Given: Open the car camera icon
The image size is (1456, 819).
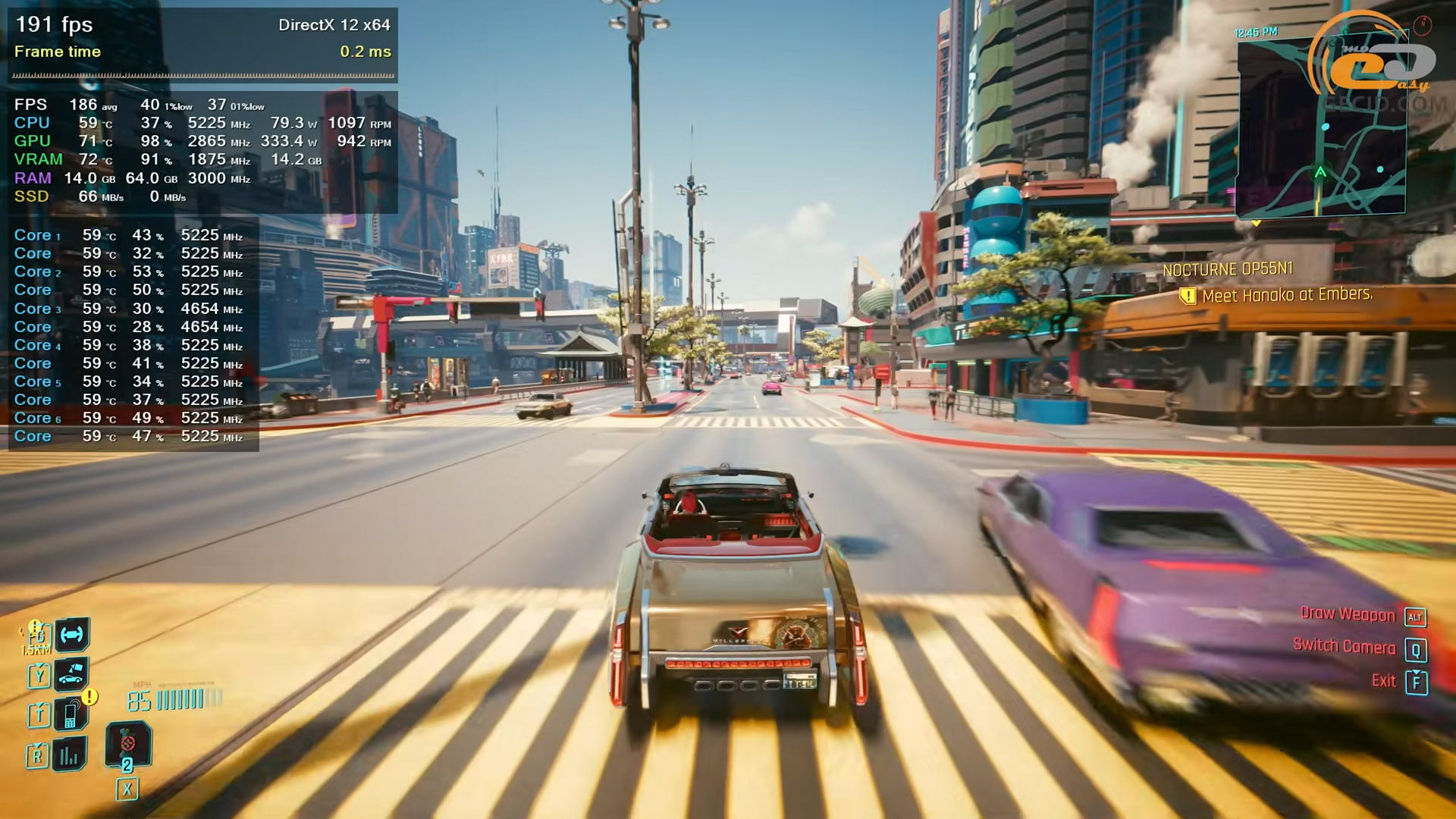Looking at the screenshot, I should (71, 673).
